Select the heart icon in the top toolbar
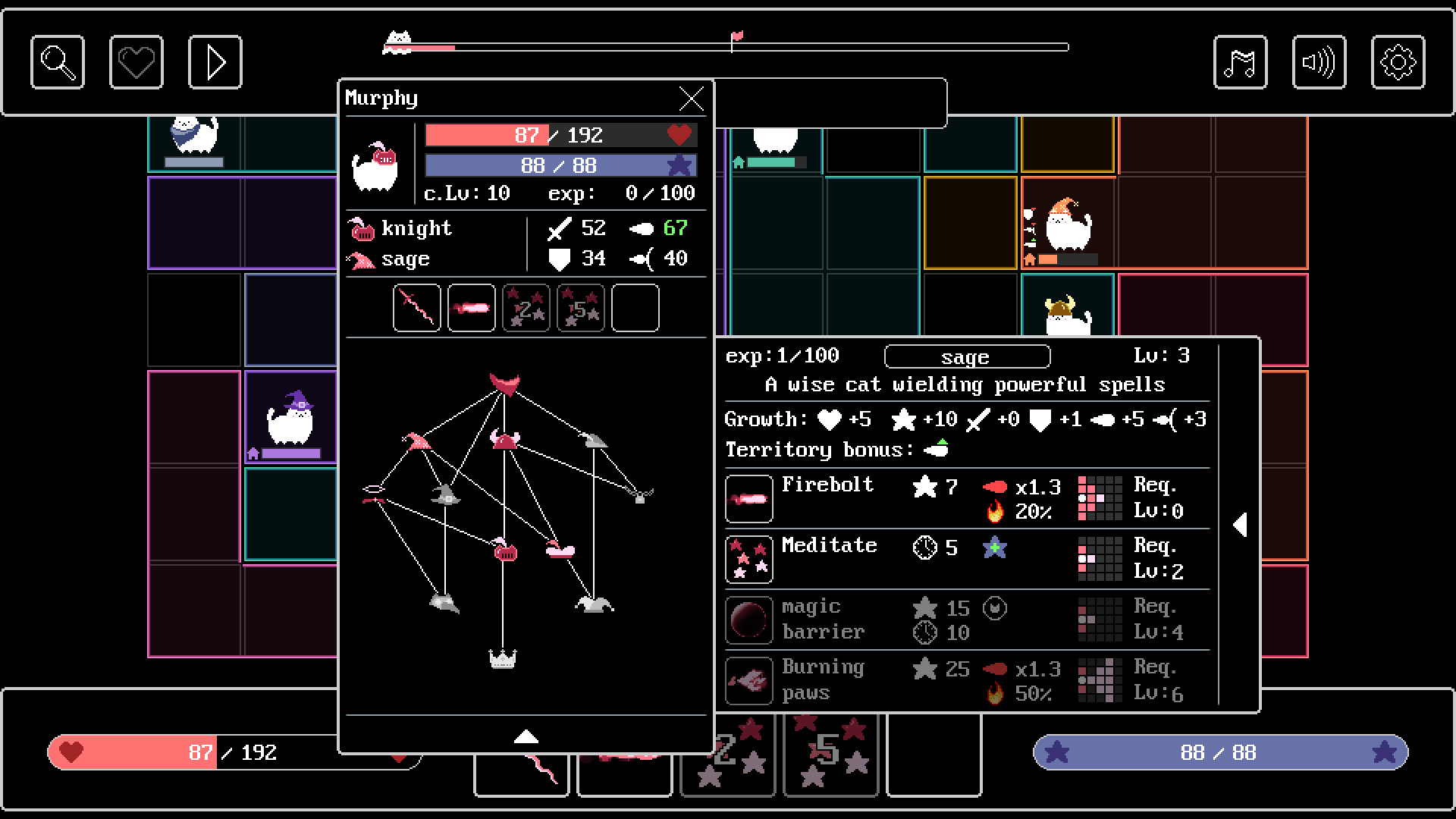 136,62
